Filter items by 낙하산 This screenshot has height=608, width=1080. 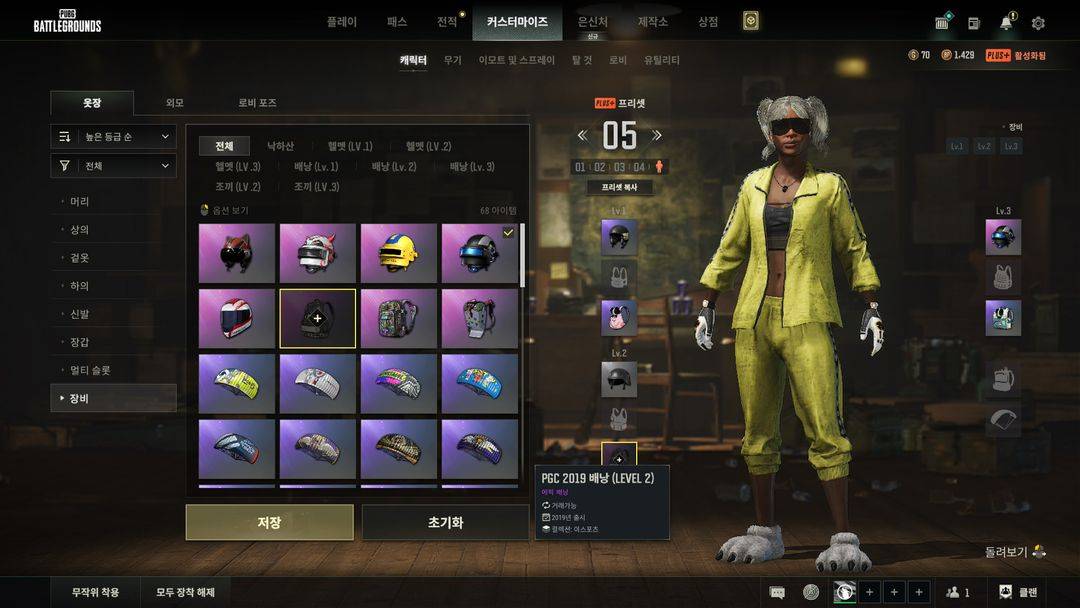[281, 146]
